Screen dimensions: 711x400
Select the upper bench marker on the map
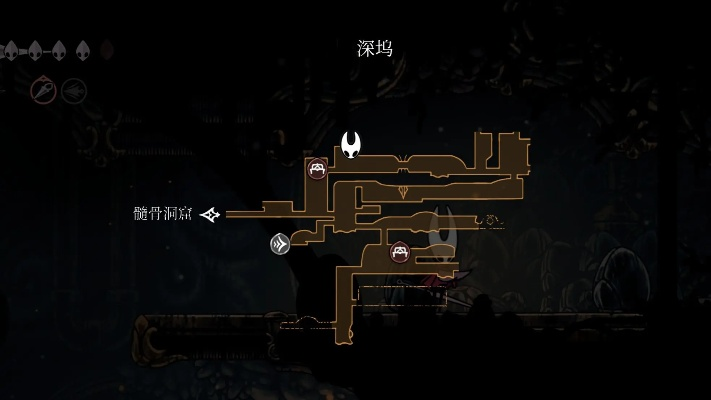click(x=317, y=168)
